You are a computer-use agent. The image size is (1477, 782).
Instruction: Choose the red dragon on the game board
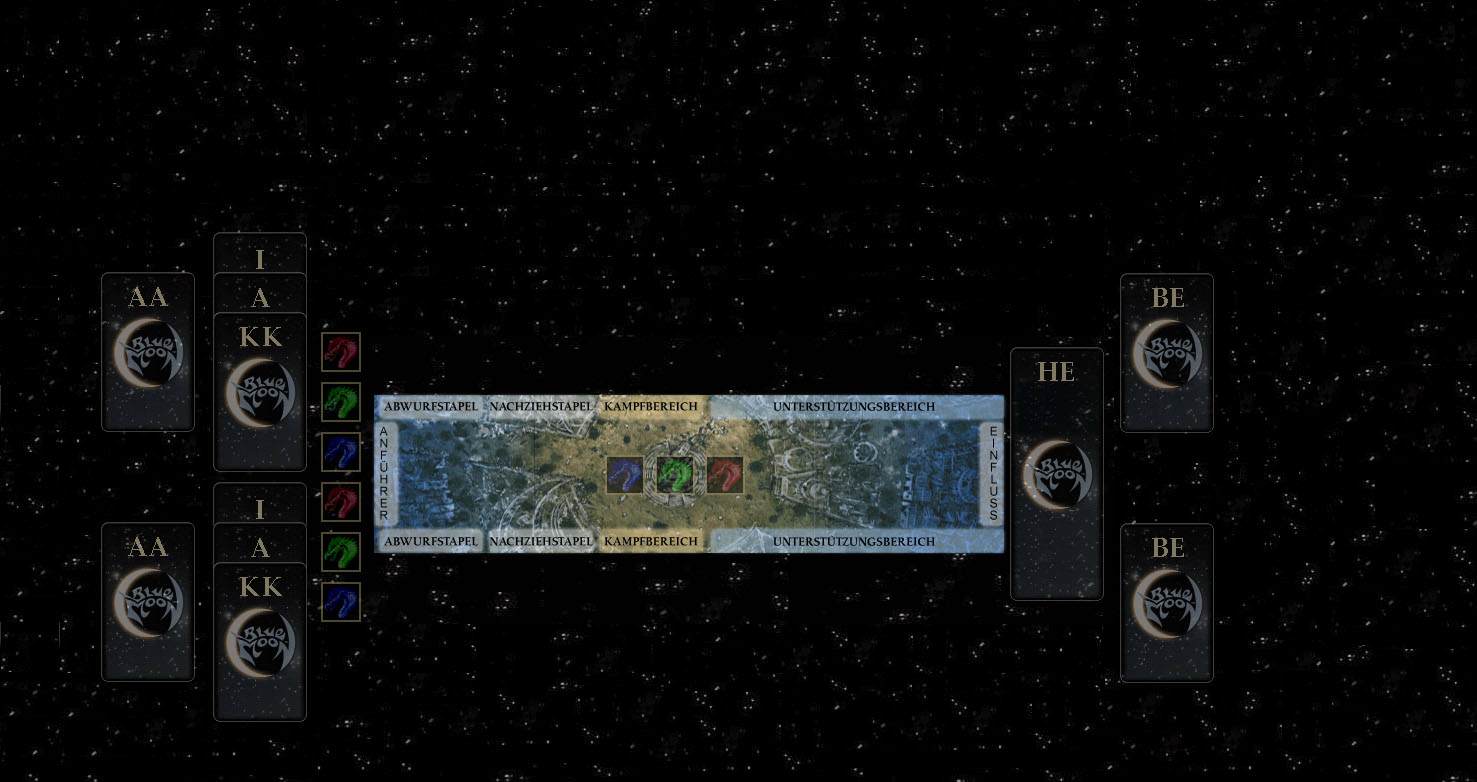(725, 475)
